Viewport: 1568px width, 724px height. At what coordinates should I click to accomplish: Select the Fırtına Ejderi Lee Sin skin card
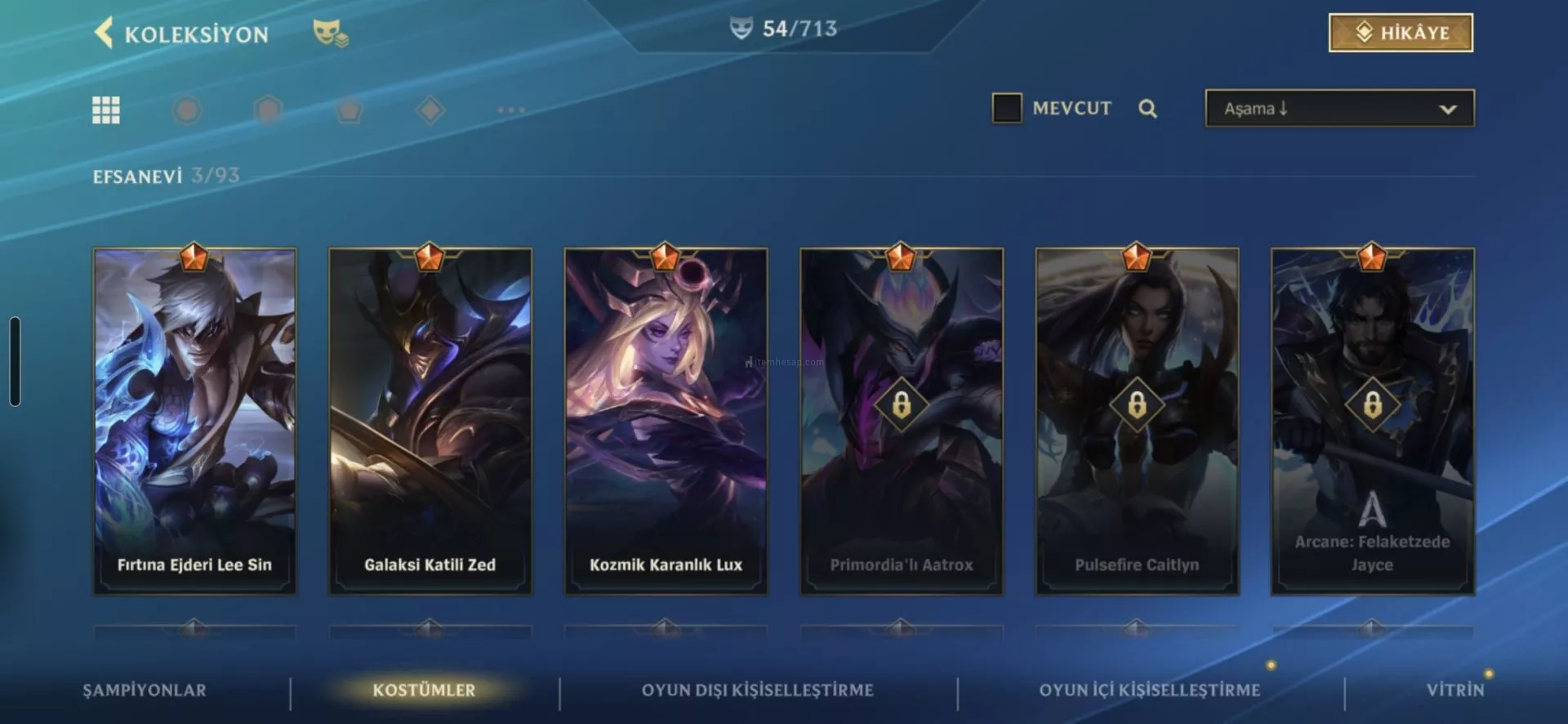tap(194, 421)
